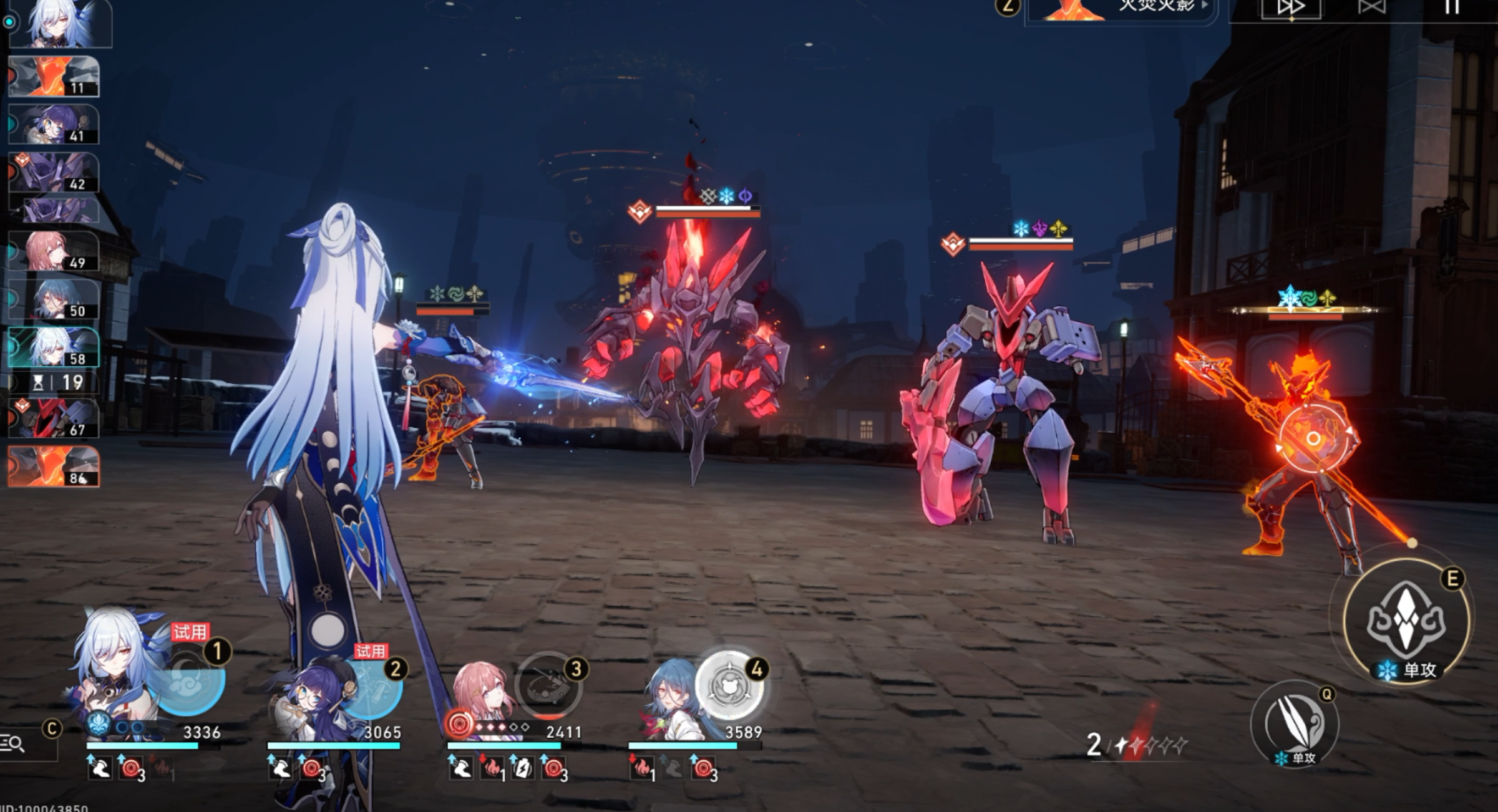Select the pink-haired turn-order portrait numbered 49

(54, 251)
